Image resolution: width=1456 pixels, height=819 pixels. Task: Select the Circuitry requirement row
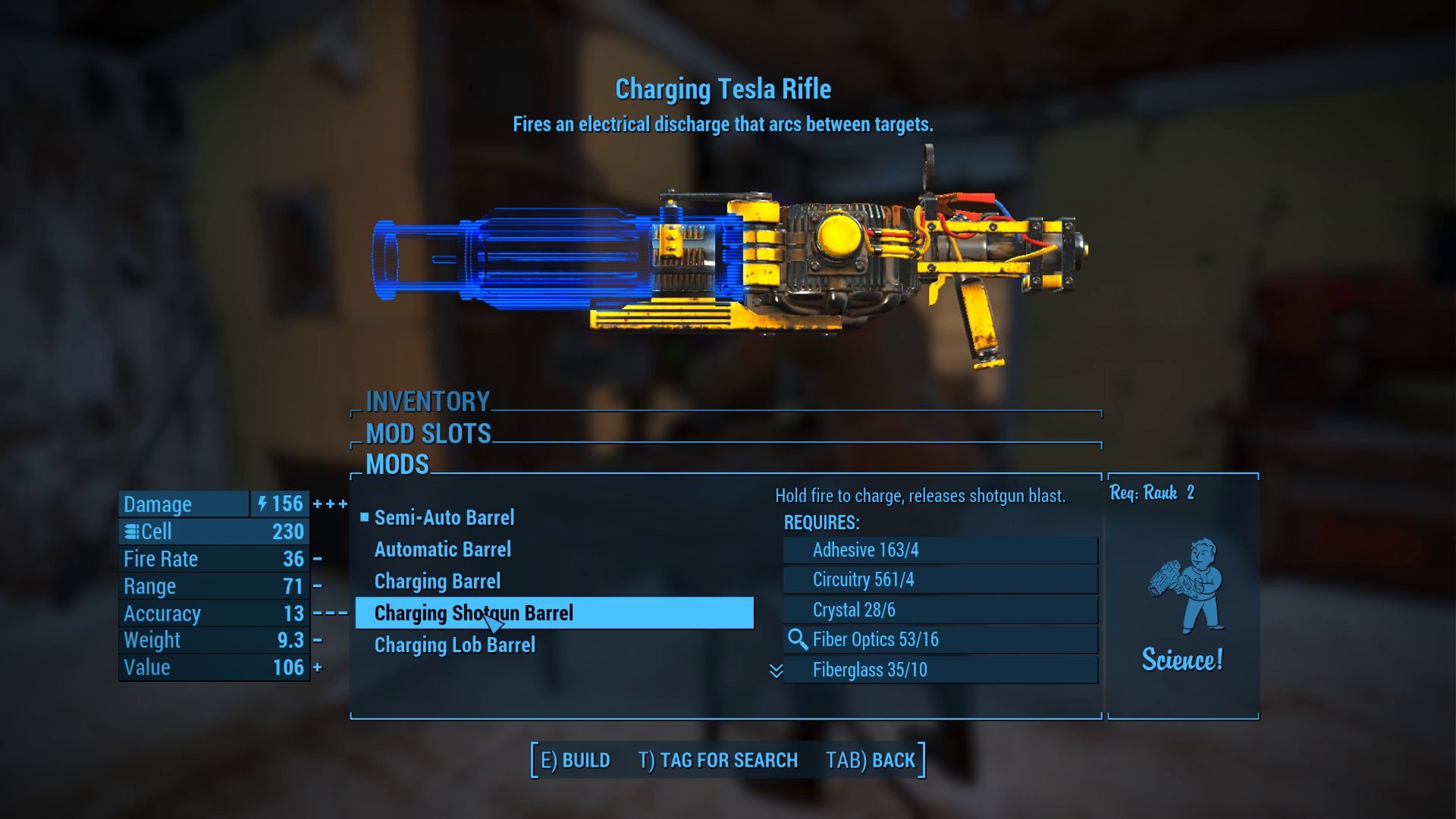pyautogui.click(x=940, y=580)
